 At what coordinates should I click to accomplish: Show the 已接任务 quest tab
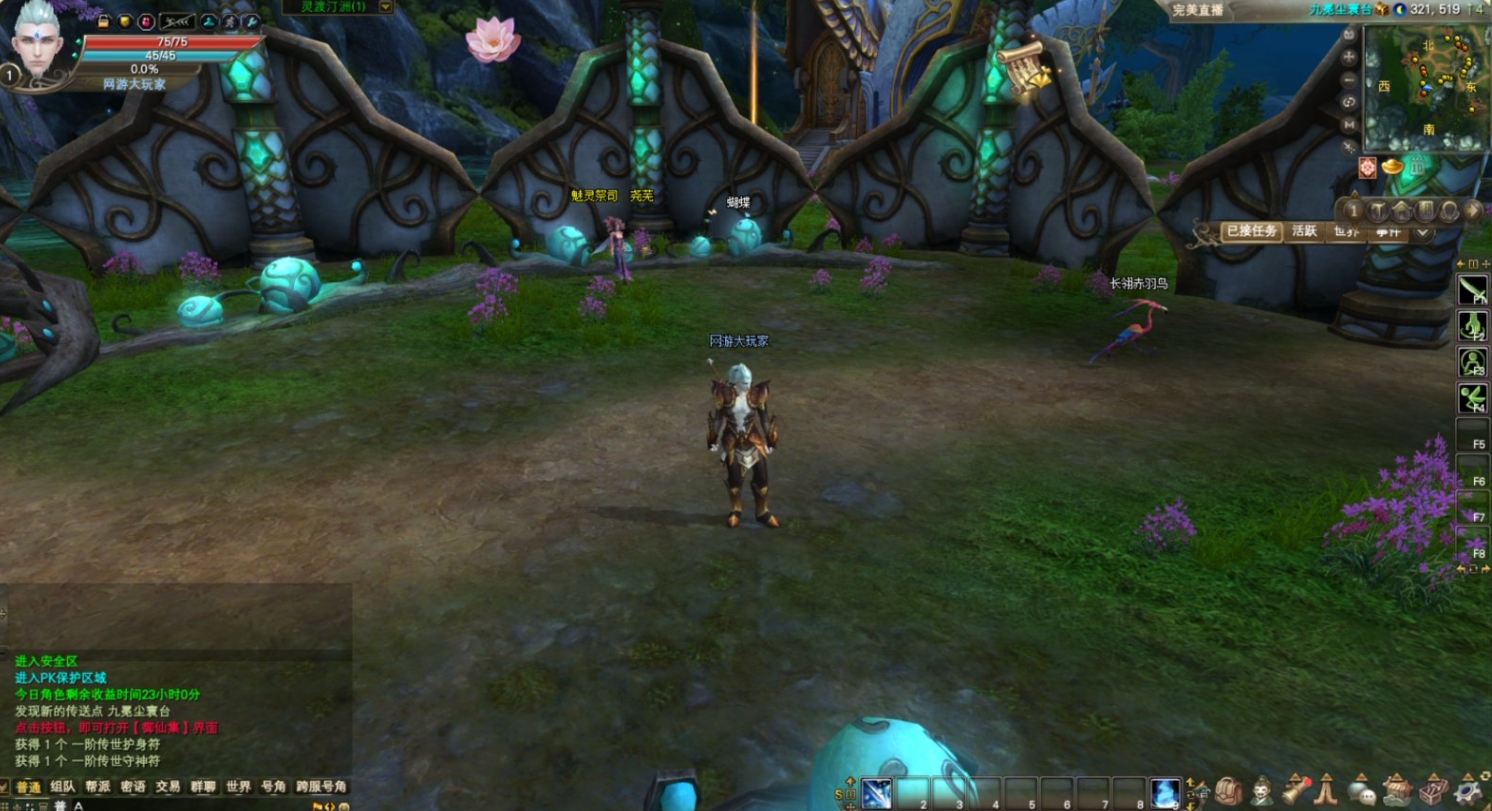[1250, 232]
